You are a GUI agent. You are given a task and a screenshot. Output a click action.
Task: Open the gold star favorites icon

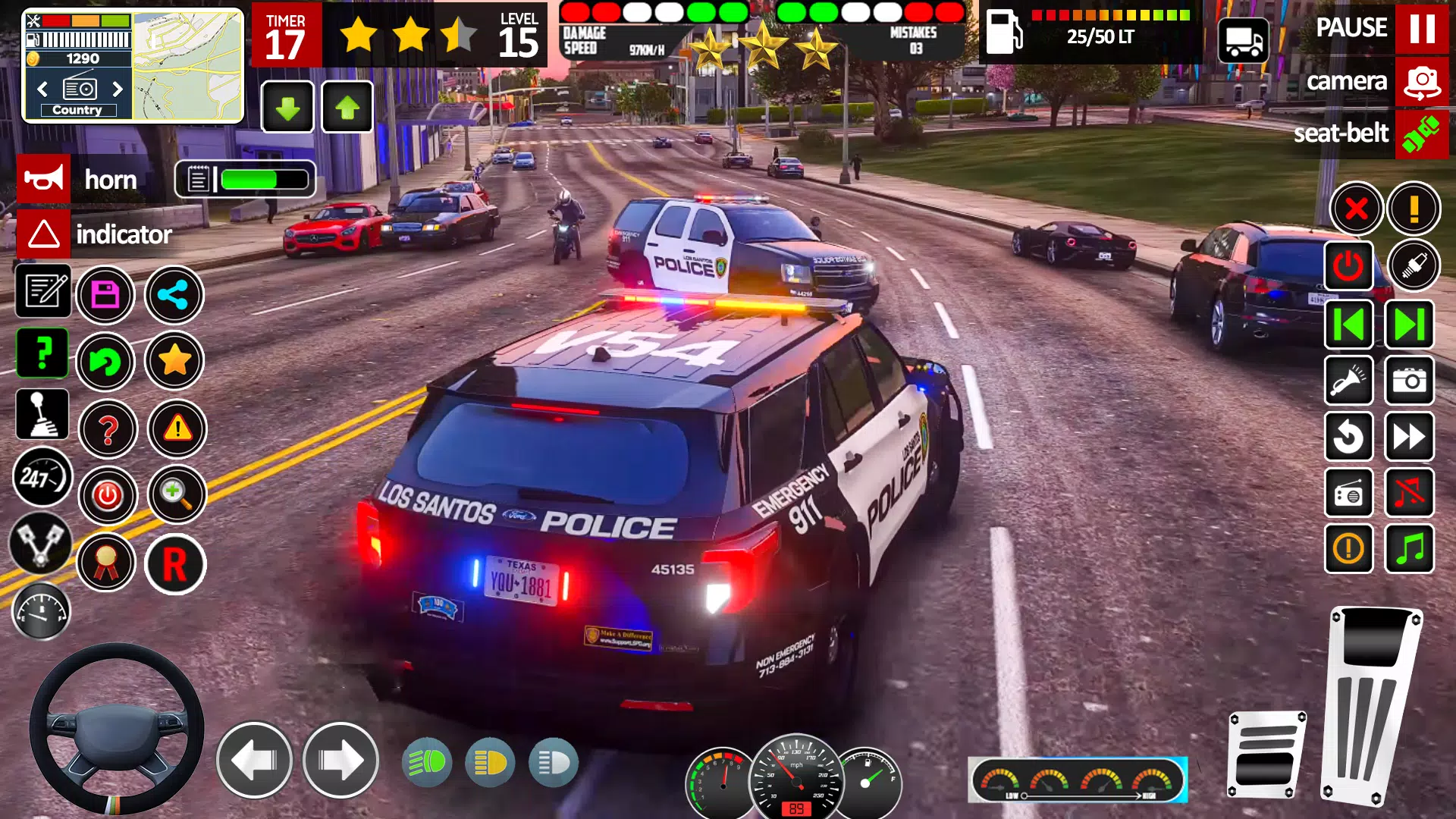pyautogui.click(x=174, y=361)
